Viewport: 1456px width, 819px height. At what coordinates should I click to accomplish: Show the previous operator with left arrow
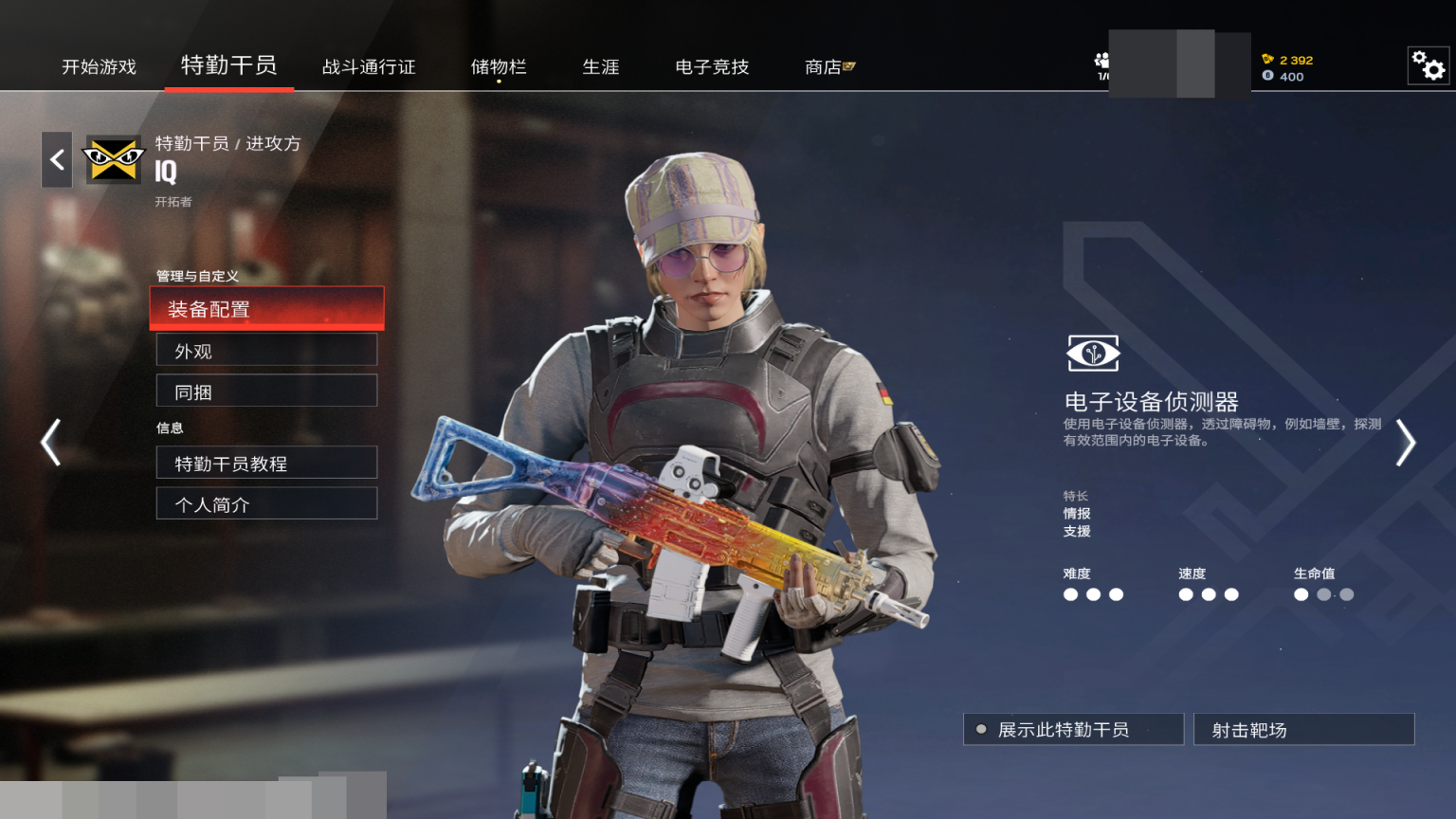[51, 442]
